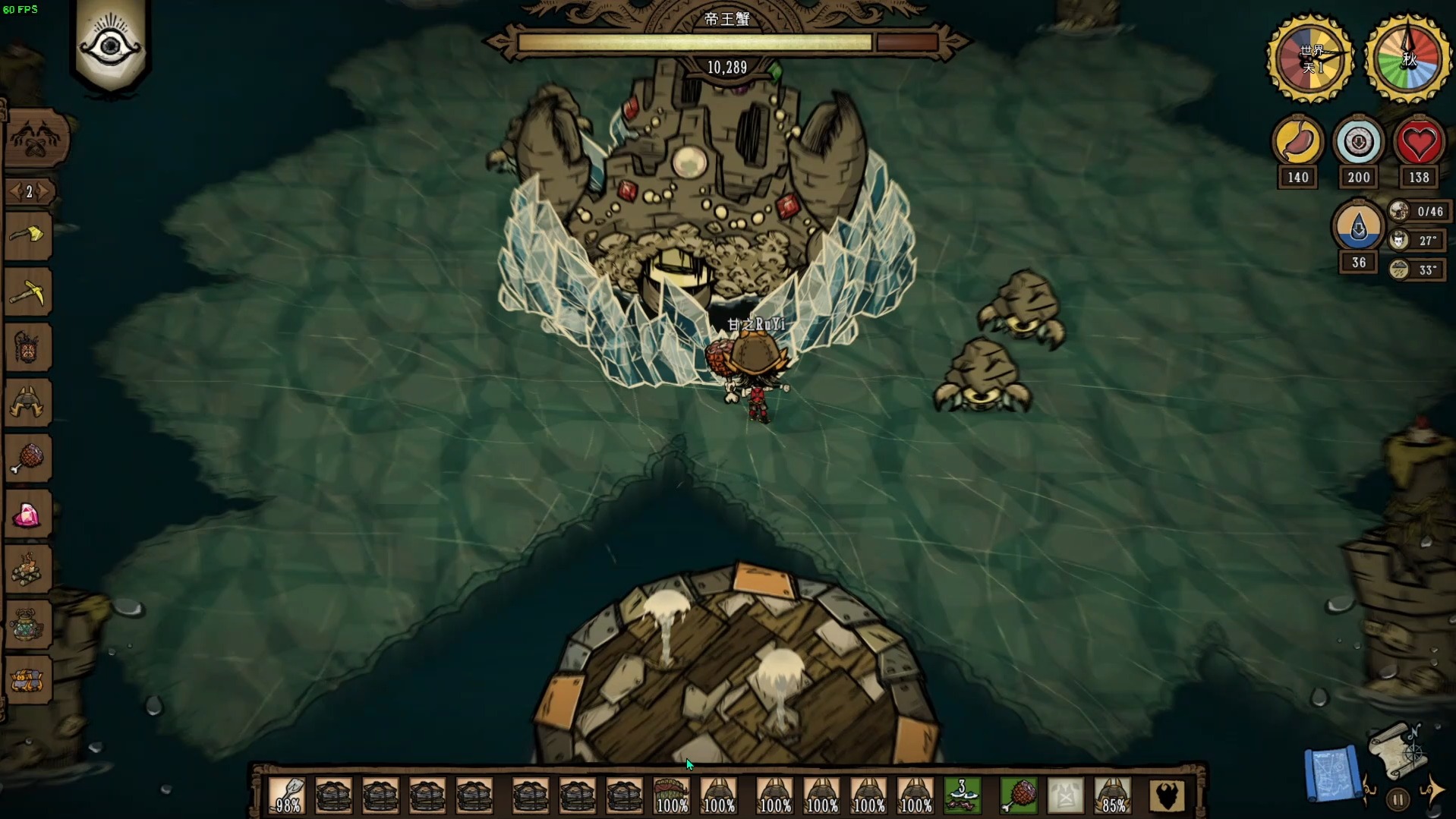The width and height of the screenshot is (1456, 819).
Task: Select the pinned treasure chest recipe
Action: tap(28, 680)
